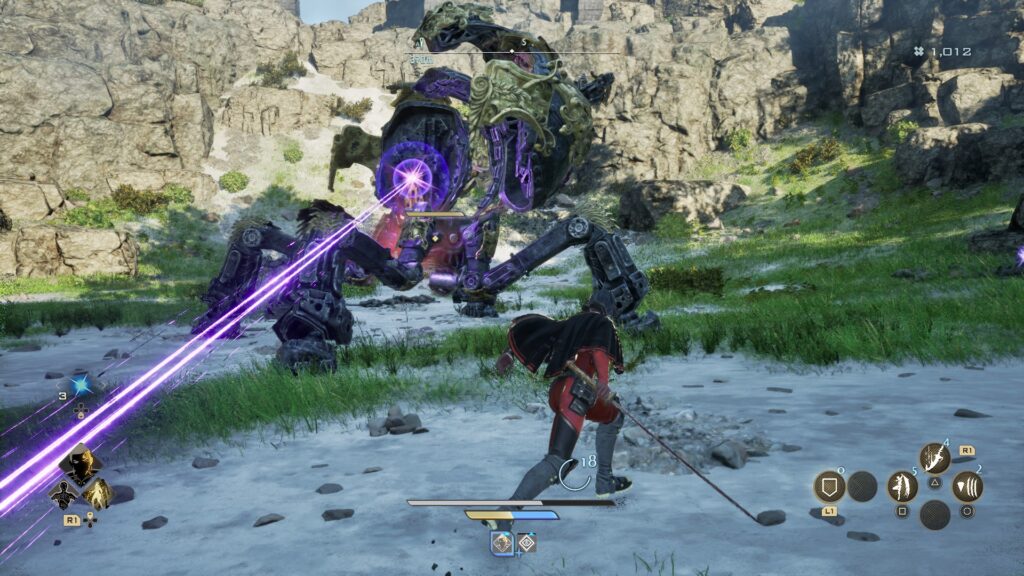Select the shield ability icon

pyautogui.click(x=829, y=487)
